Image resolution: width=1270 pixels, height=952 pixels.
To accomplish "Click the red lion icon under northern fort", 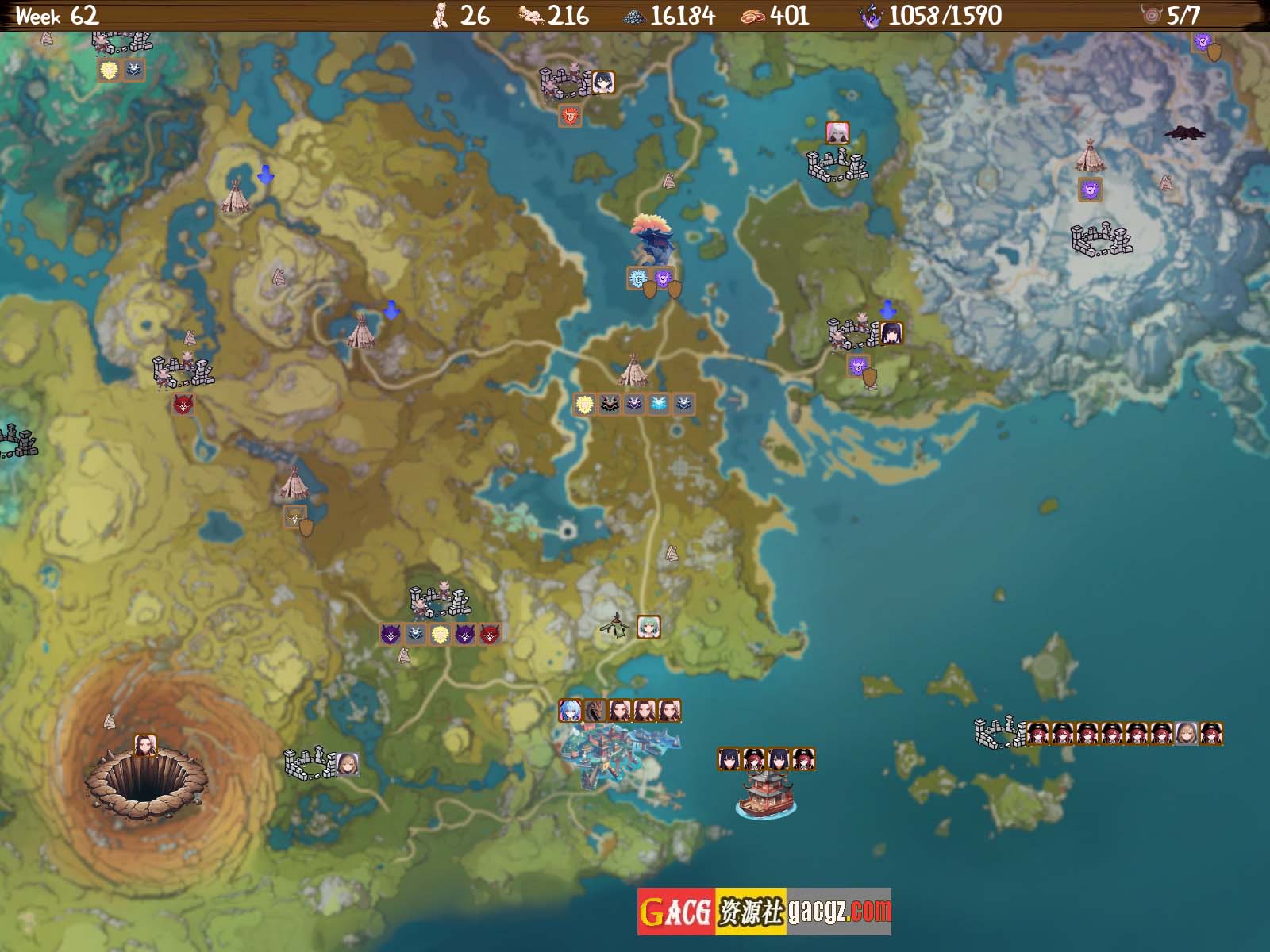I will pyautogui.click(x=570, y=116).
